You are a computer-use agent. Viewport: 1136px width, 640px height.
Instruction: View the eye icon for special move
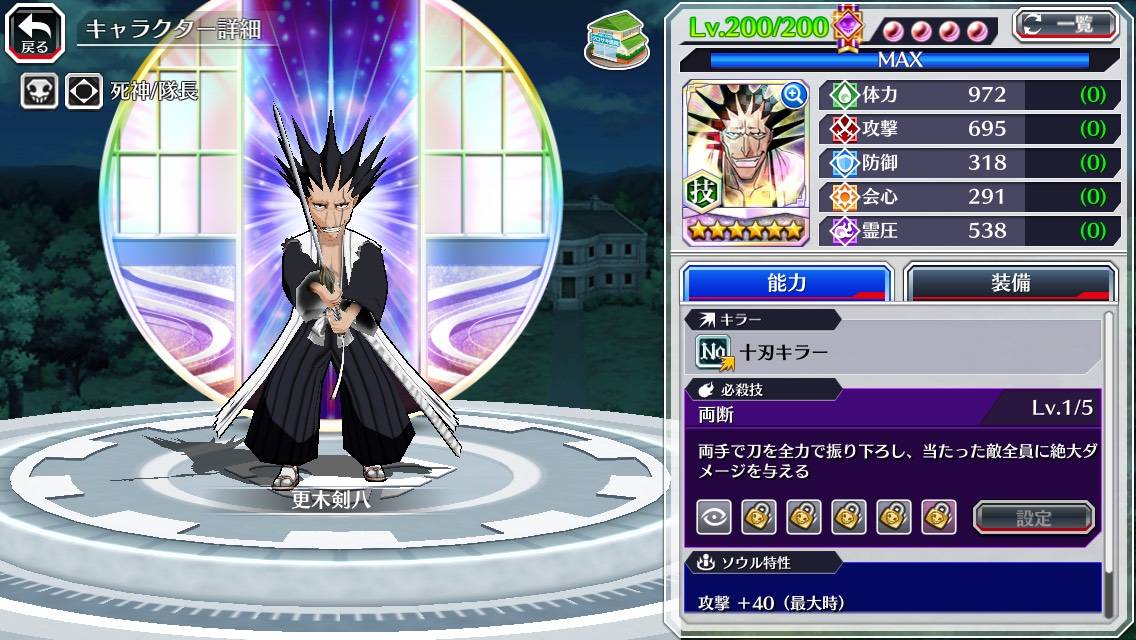714,517
